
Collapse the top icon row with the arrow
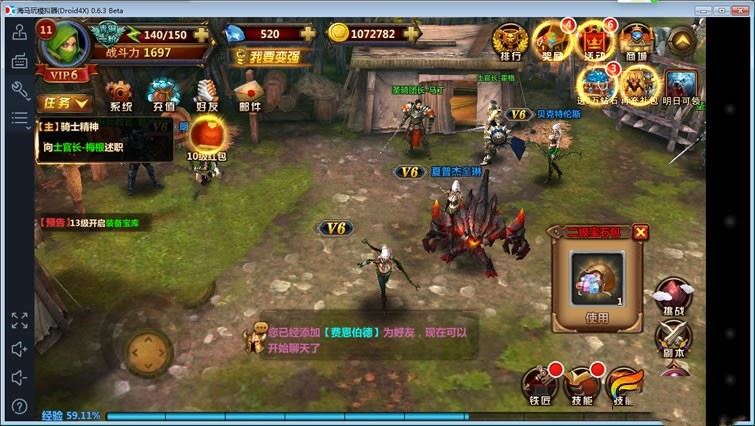[x=681, y=40]
